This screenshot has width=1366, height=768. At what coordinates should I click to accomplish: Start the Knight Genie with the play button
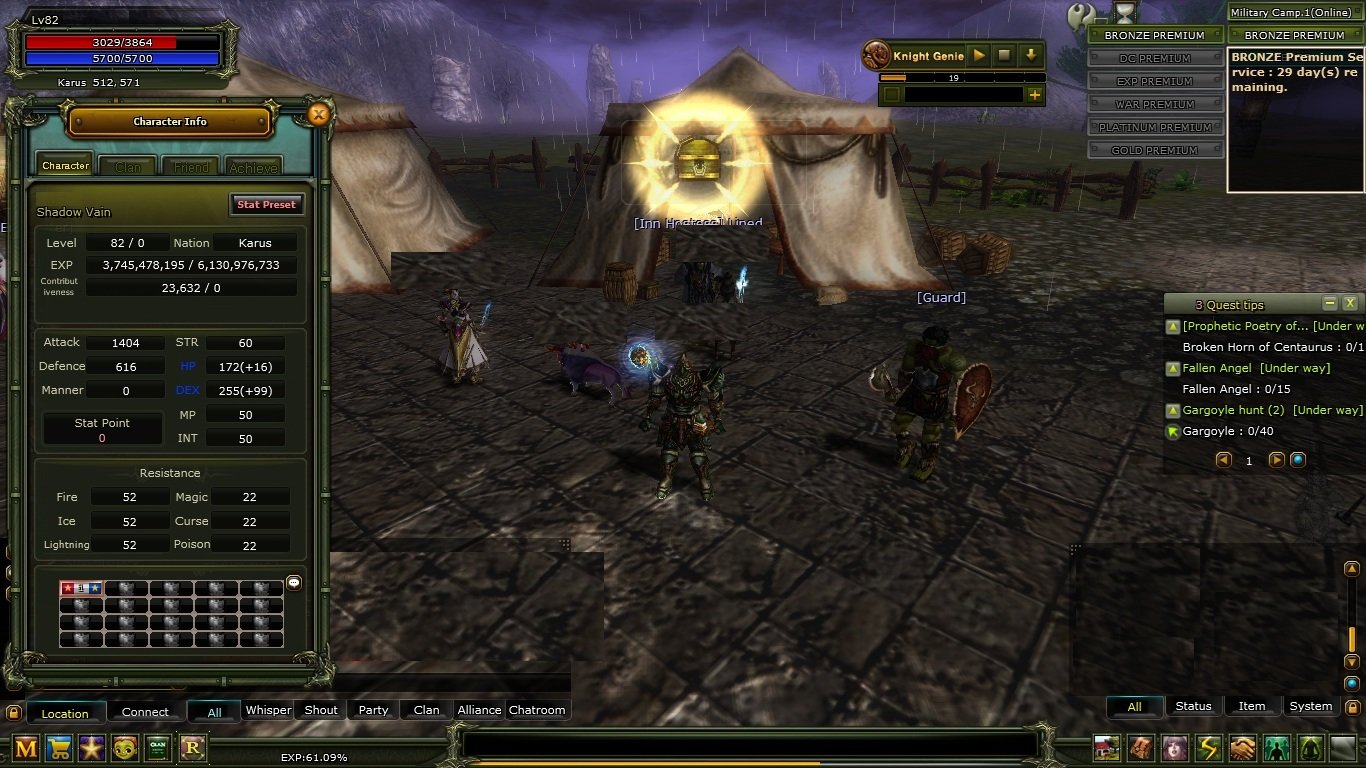click(x=979, y=56)
